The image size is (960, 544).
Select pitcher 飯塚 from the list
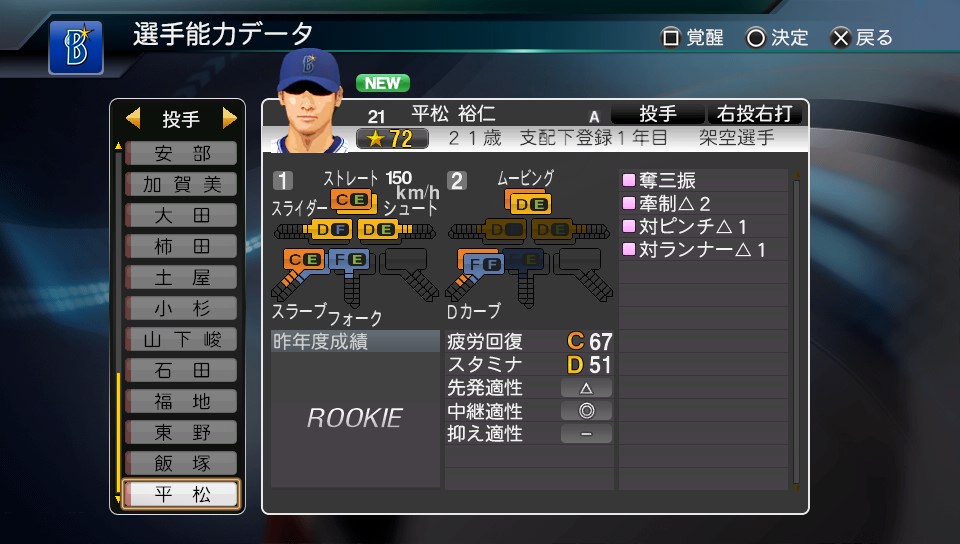coord(182,464)
